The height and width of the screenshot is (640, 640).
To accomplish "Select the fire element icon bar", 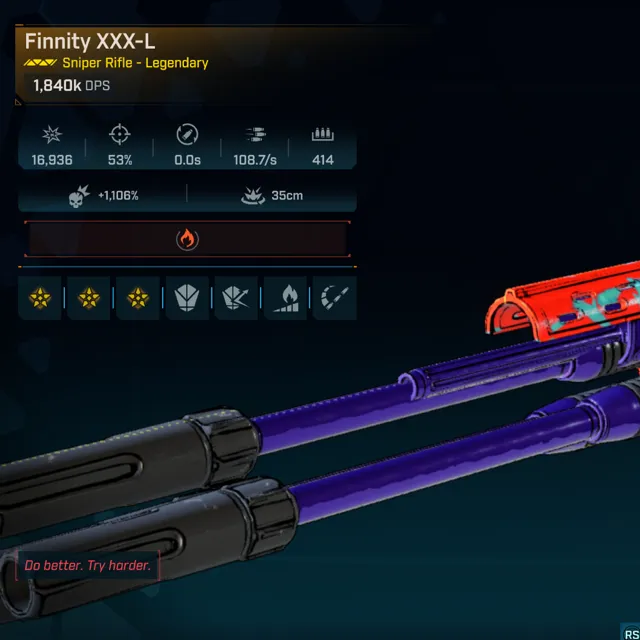I will pos(187,239).
